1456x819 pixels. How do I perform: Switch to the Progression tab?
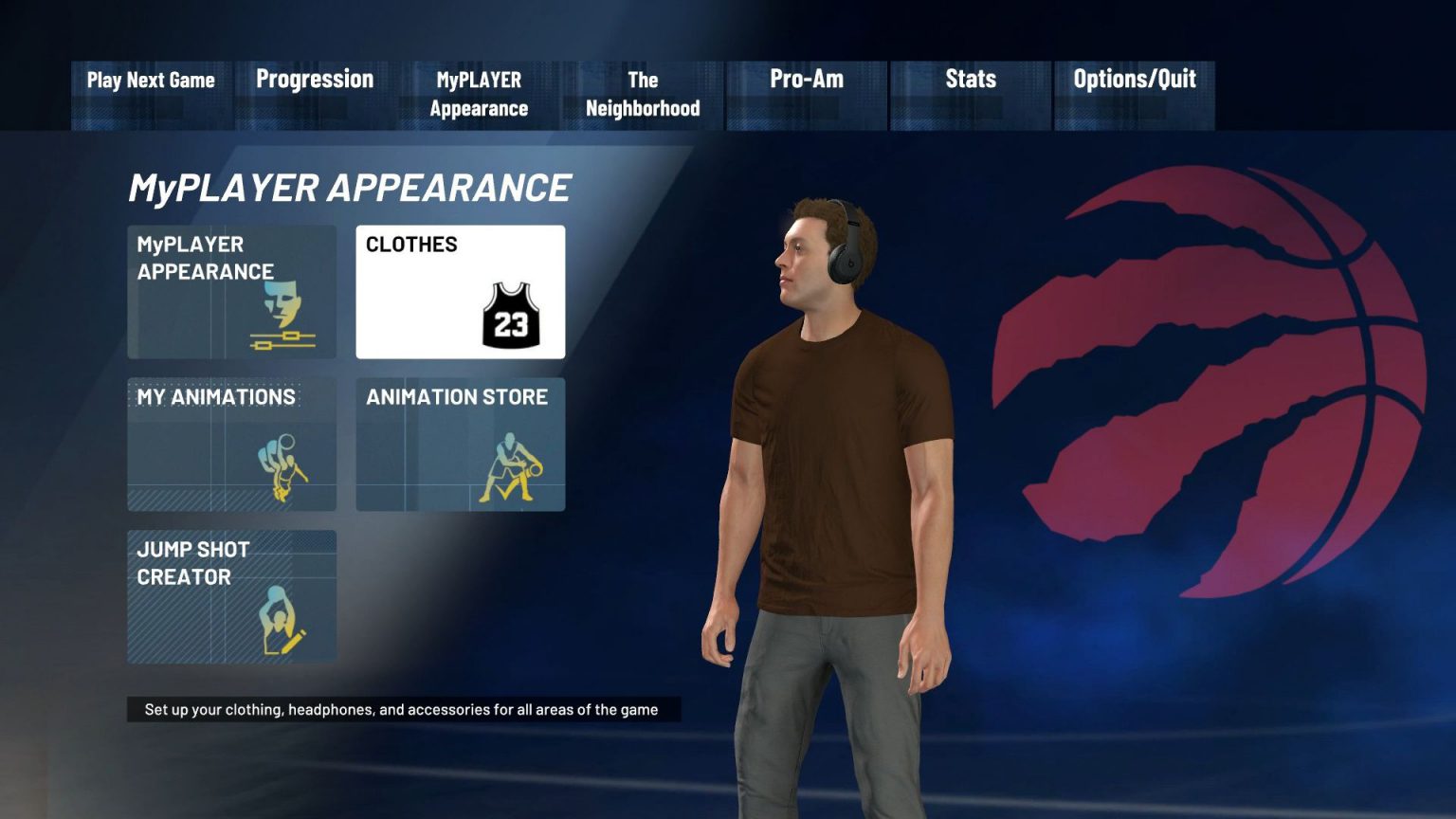coord(314,81)
